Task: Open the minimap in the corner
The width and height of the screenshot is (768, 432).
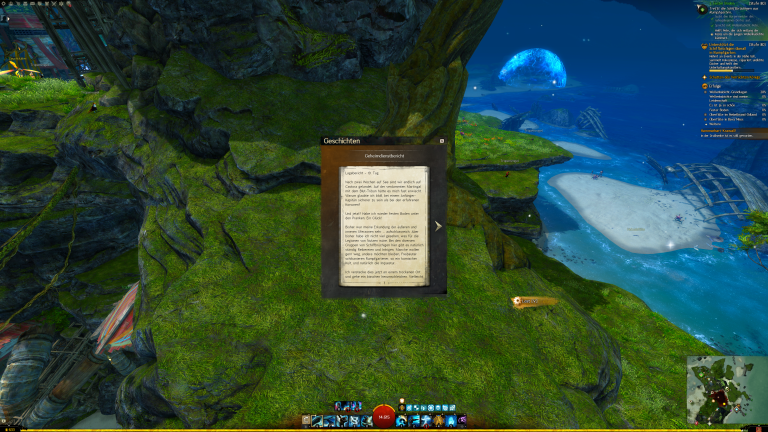Action: pos(727,390)
